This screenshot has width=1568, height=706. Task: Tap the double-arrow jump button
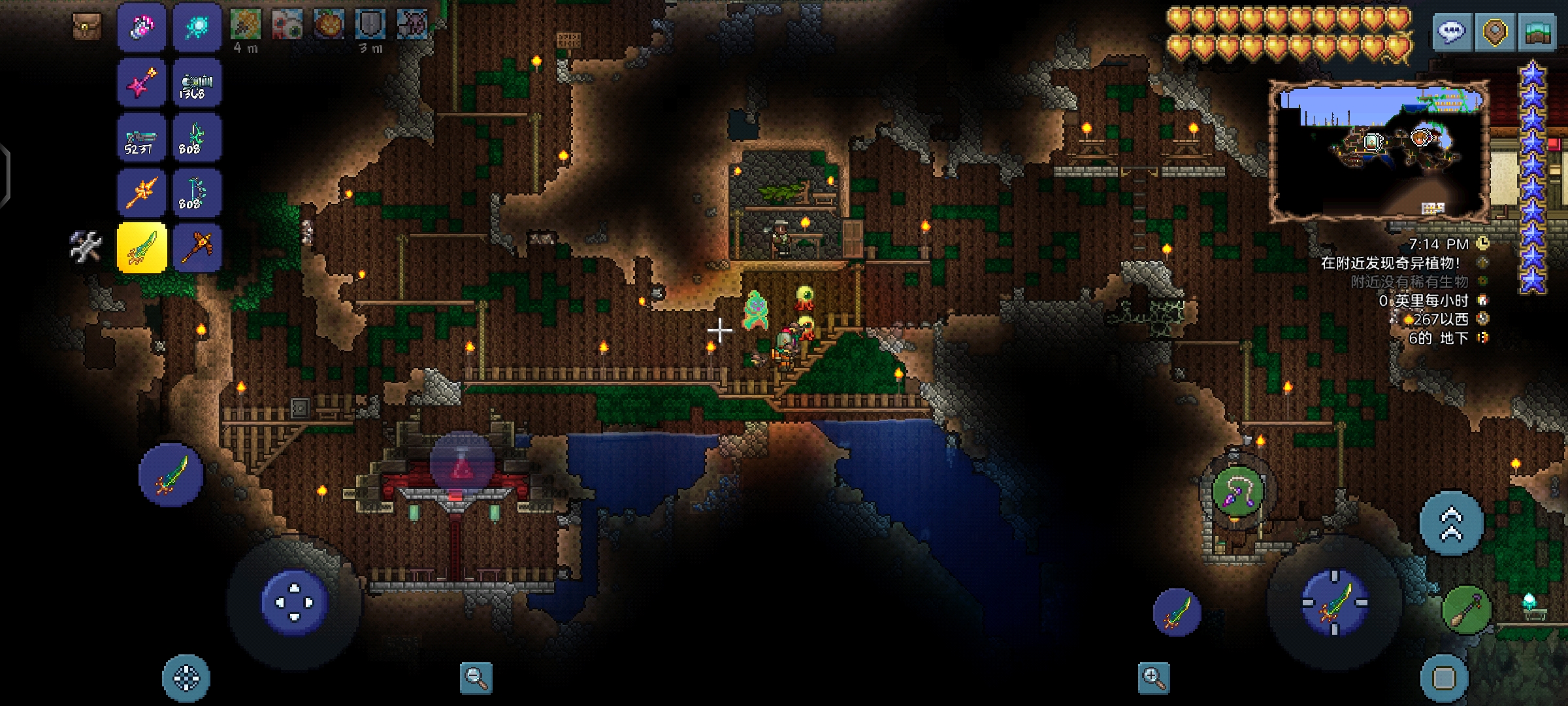pos(1451,524)
